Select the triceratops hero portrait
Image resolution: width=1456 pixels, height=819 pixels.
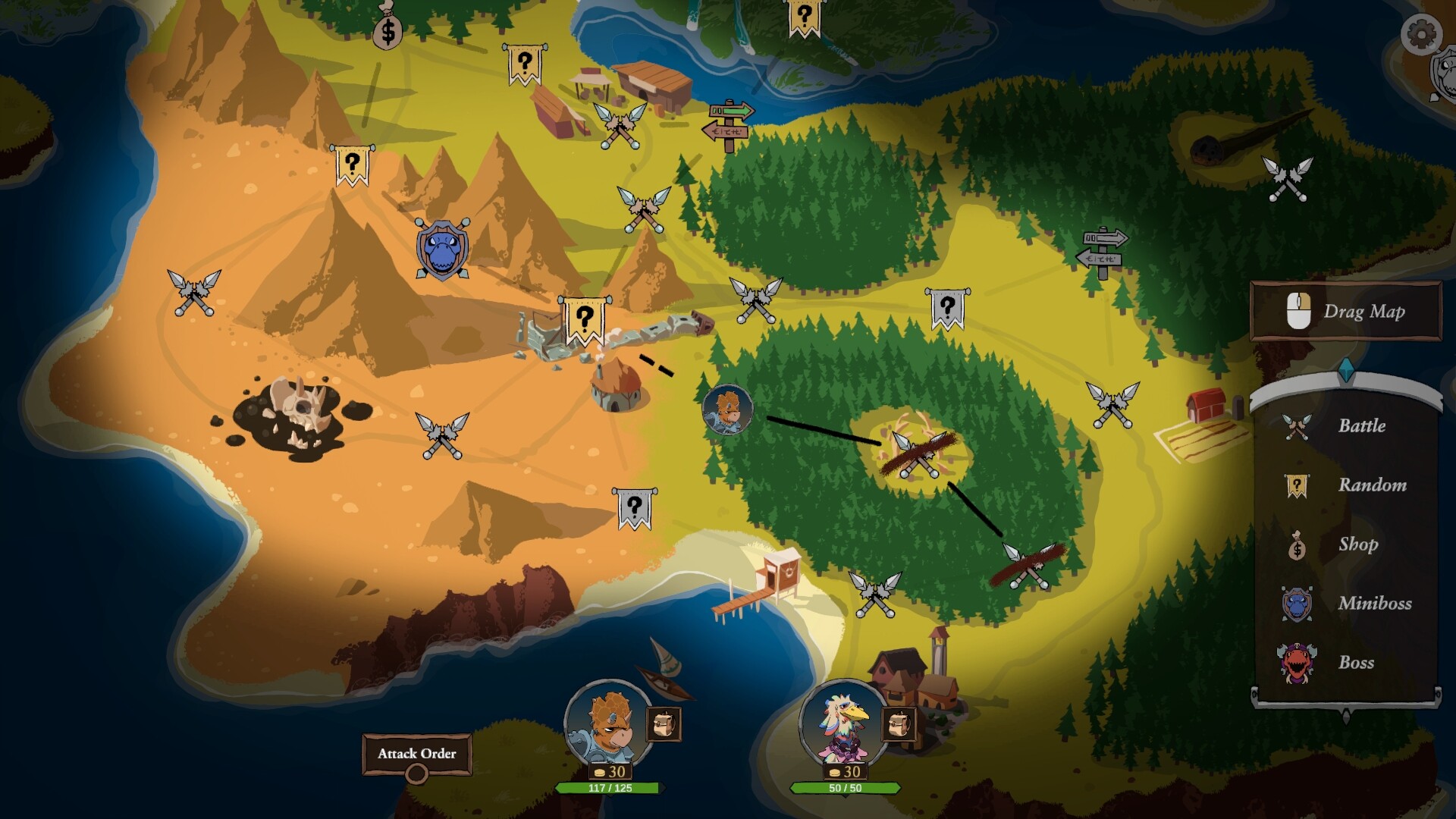pos(608,725)
